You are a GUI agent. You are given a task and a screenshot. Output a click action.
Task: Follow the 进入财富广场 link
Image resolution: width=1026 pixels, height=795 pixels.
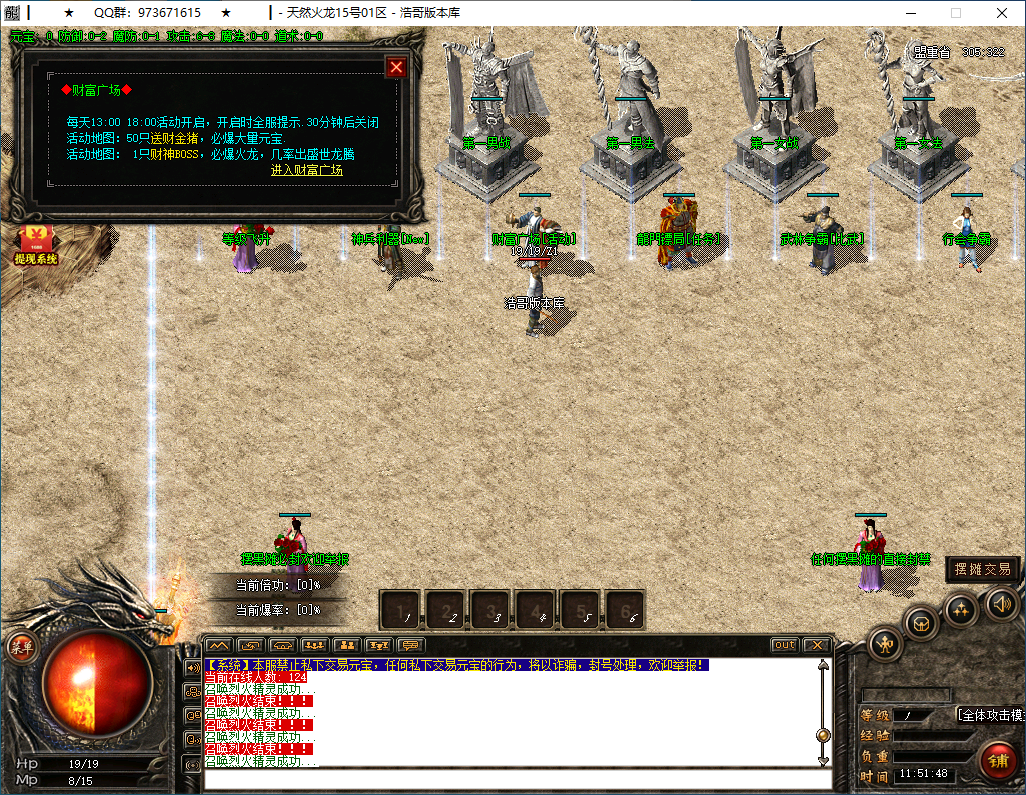[306, 170]
